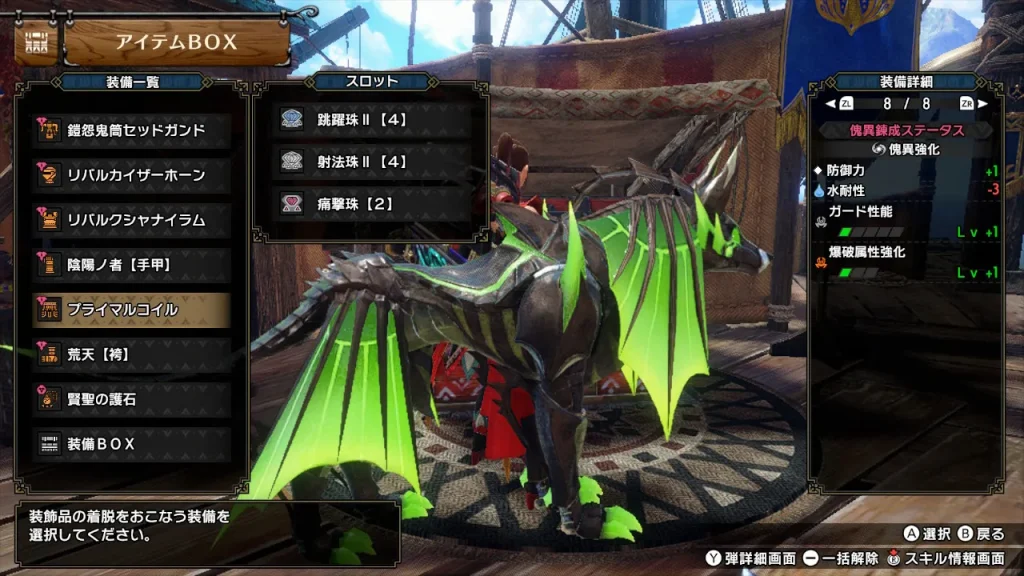Choose 荒天【袴】 leg armor row
Viewport: 1024px width, 576px height.
tap(132, 354)
